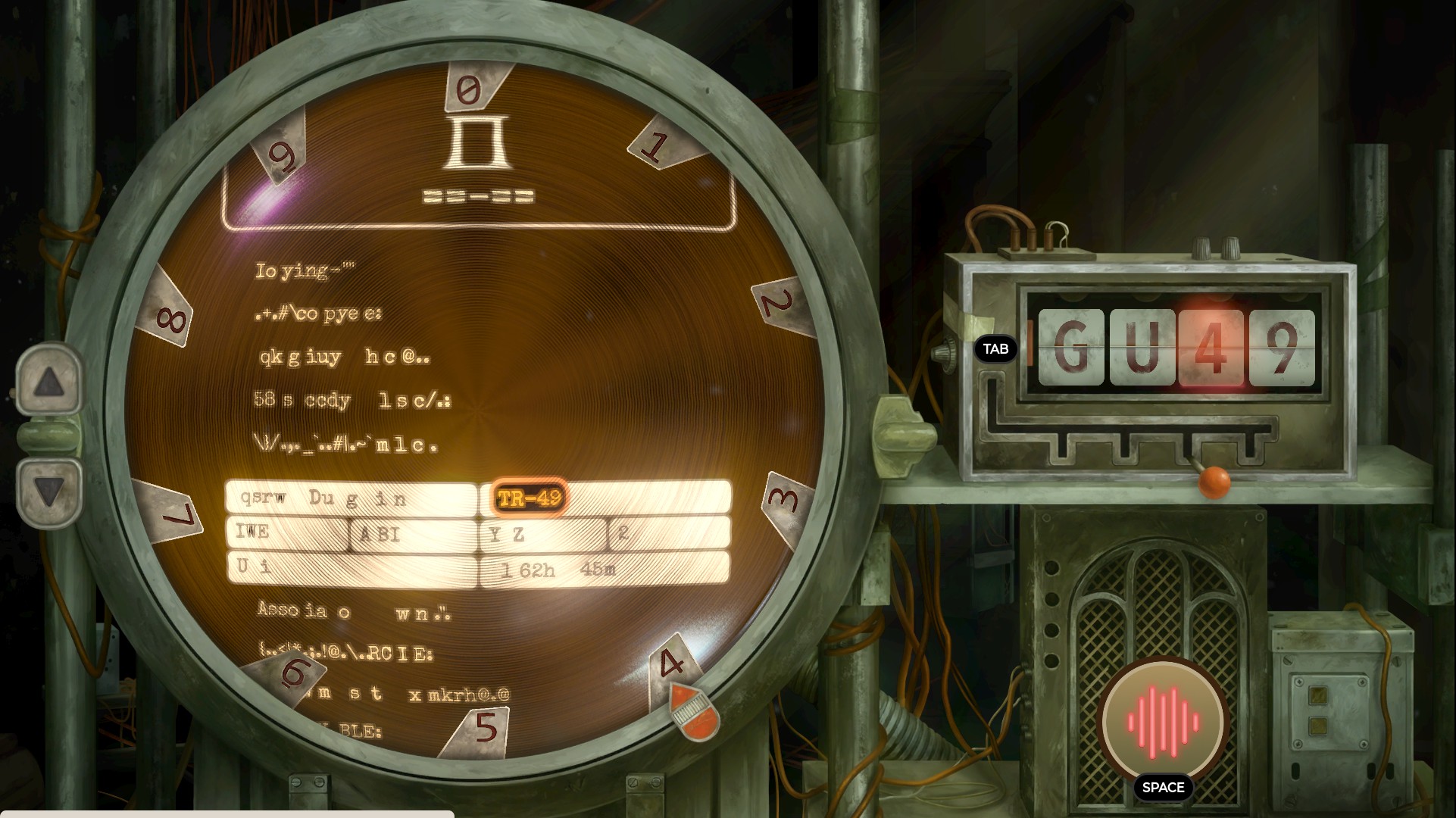The height and width of the screenshot is (818, 1456).
Task: Select digit 6 on the dial rim
Action: tap(295, 671)
